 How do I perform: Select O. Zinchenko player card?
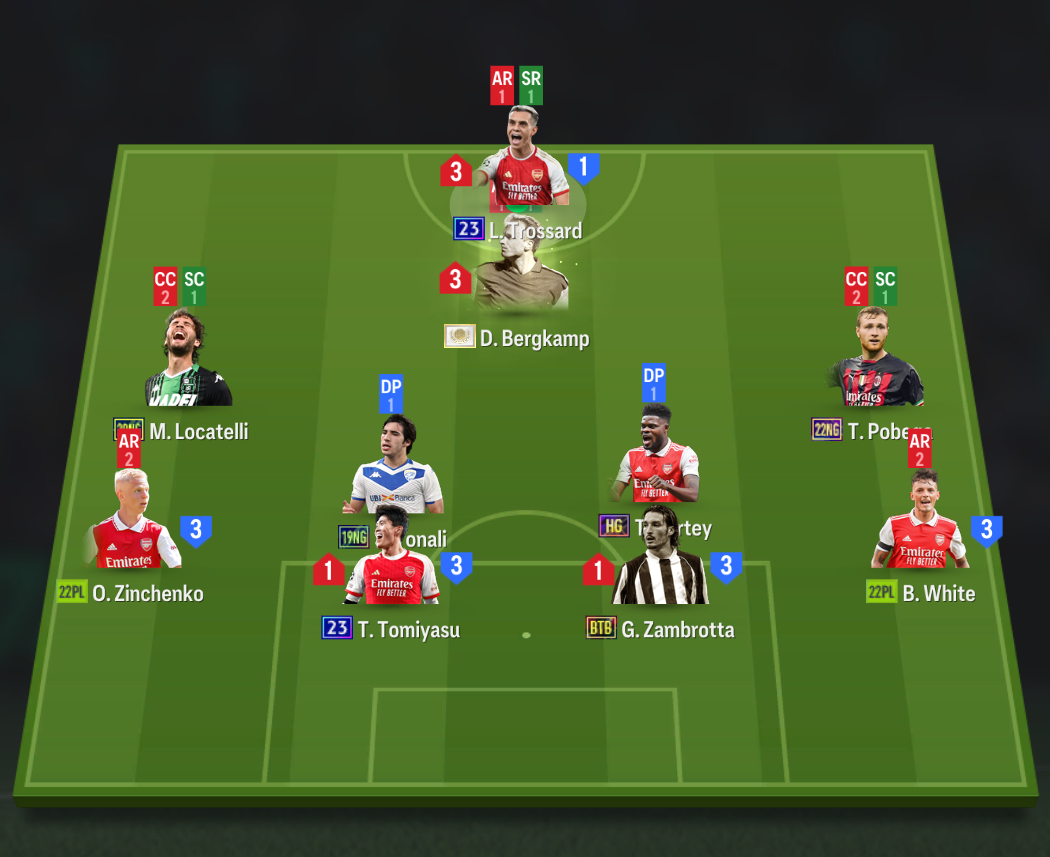pyautogui.click(x=131, y=525)
